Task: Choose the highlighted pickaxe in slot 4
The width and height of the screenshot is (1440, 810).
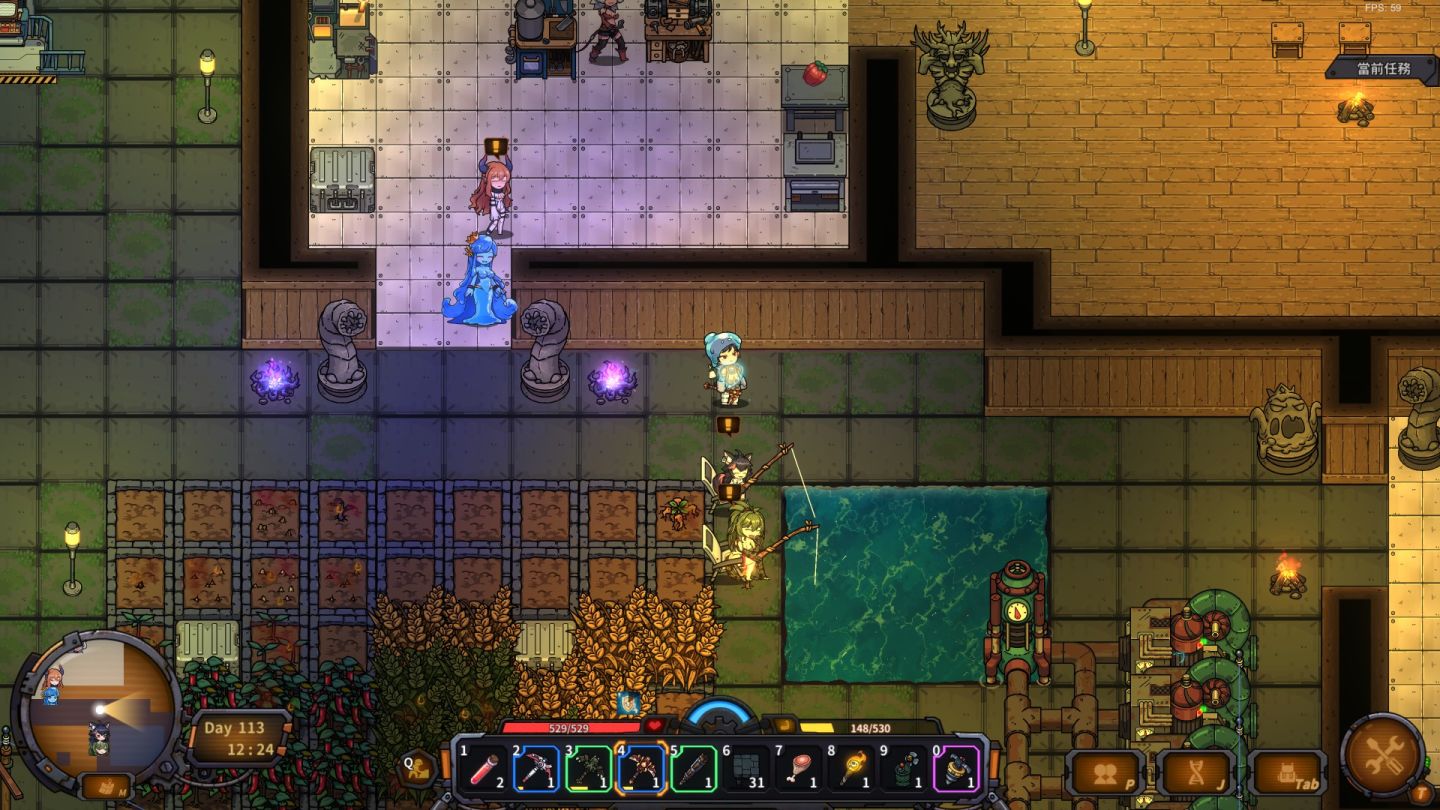Action: 641,769
